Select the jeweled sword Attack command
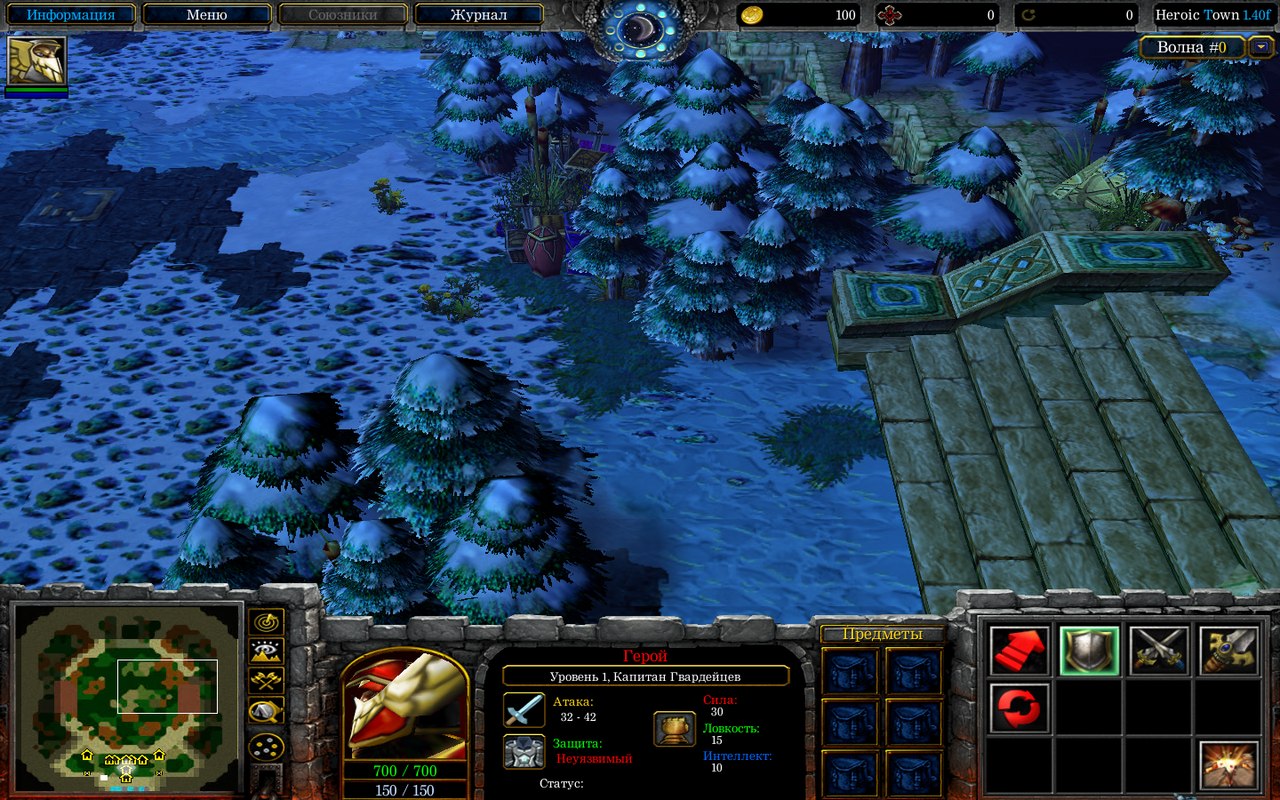The image size is (1280, 800). point(1229,650)
